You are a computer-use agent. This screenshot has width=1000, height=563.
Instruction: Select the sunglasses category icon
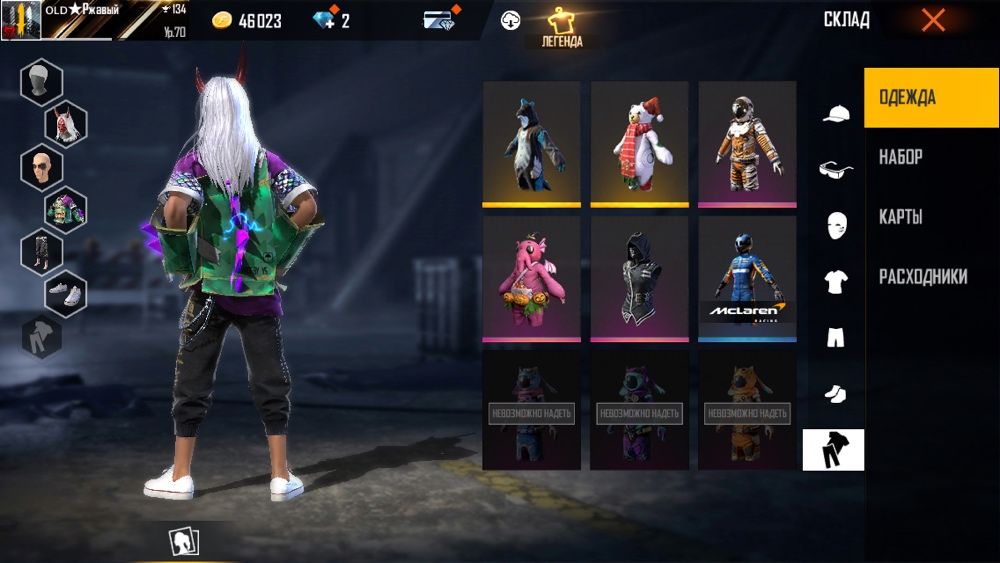click(x=835, y=170)
